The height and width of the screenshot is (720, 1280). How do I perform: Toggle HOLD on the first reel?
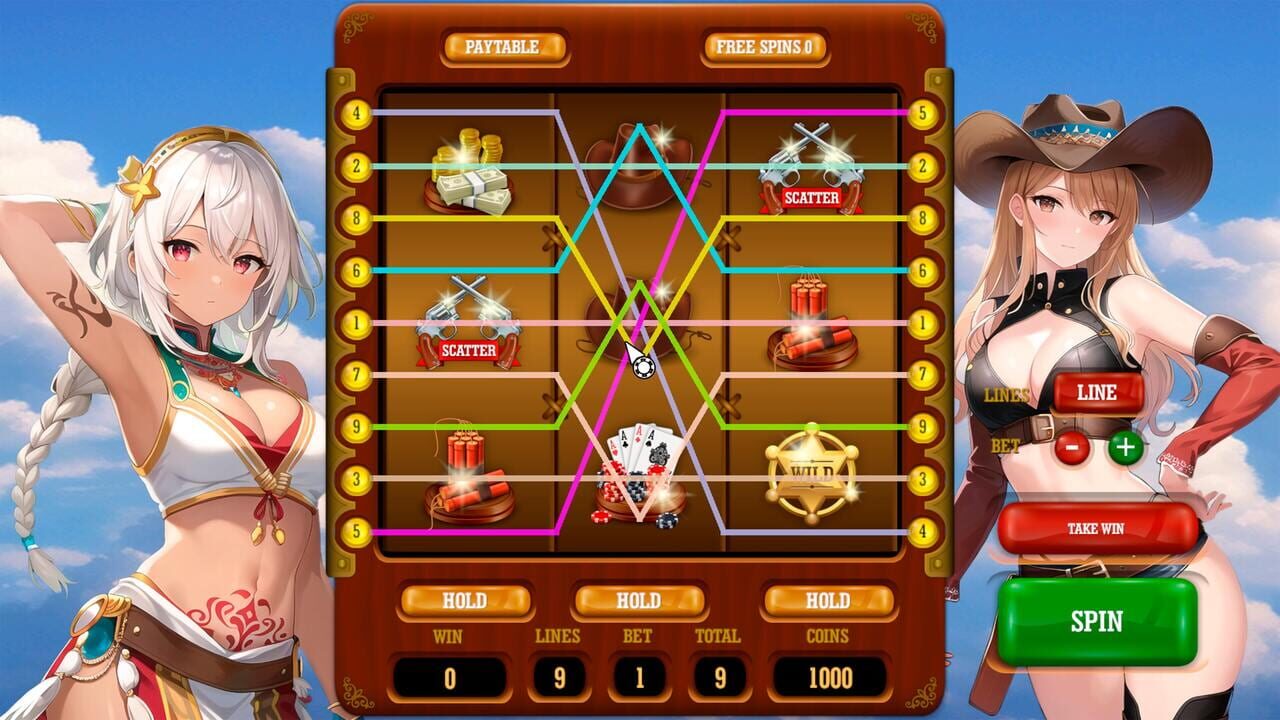coord(466,601)
